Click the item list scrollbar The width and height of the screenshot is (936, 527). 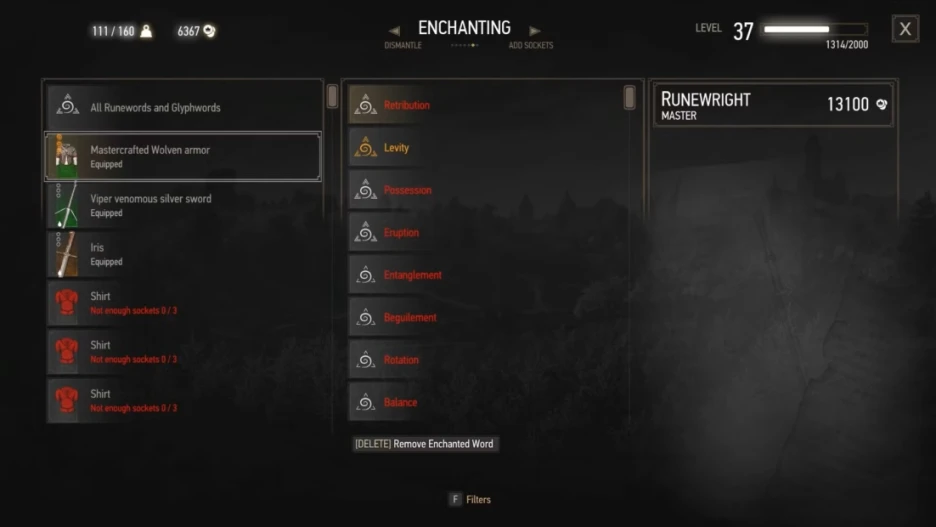click(x=332, y=97)
